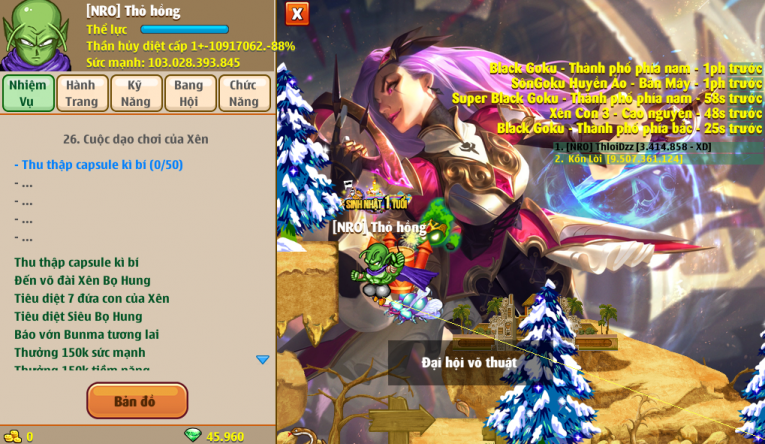Open the Chức Năng tab

[243, 93]
